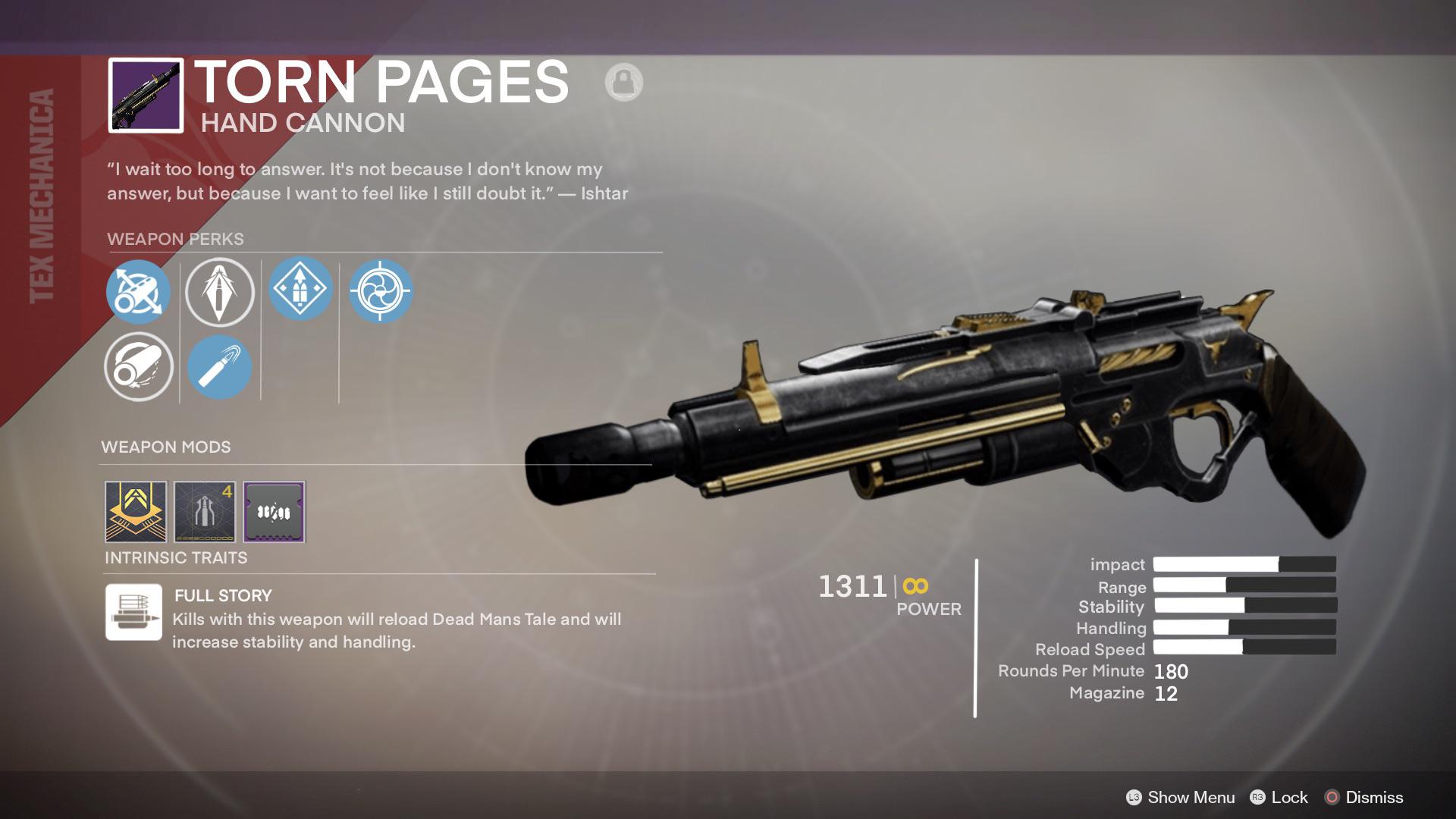Click the Intrinsic Traits section header
Screen dimensions: 1456x819
(x=175, y=558)
